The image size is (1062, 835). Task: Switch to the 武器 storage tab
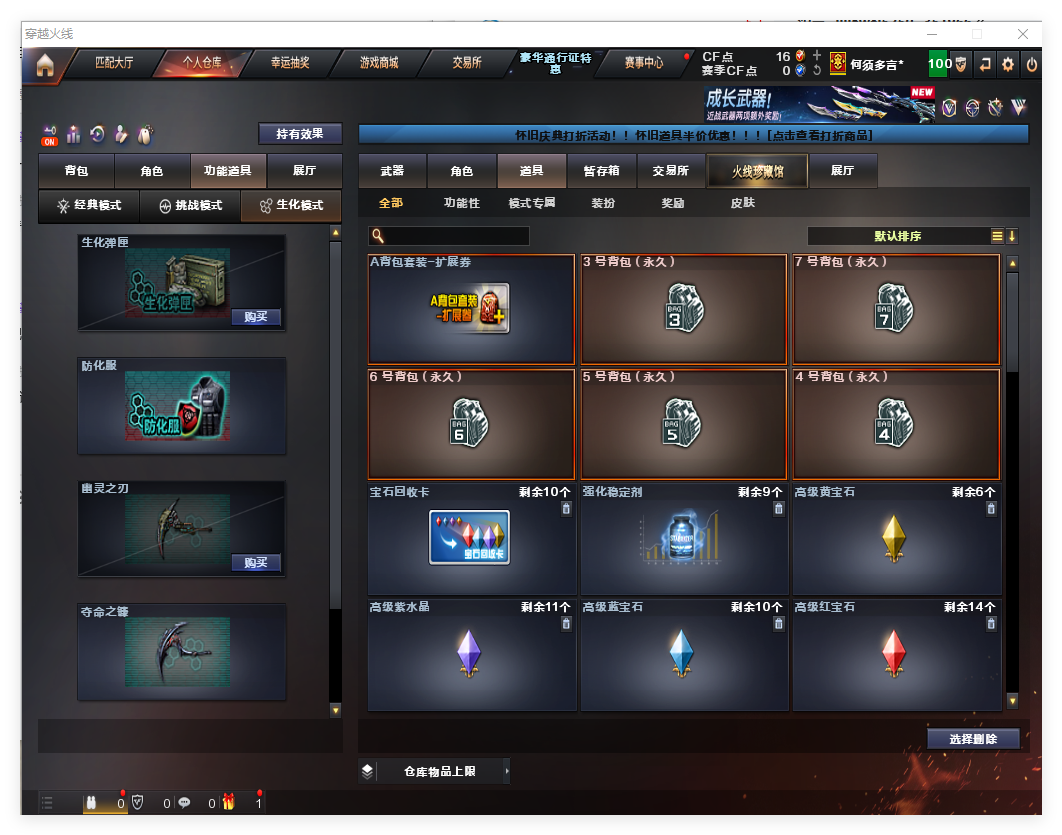point(392,171)
